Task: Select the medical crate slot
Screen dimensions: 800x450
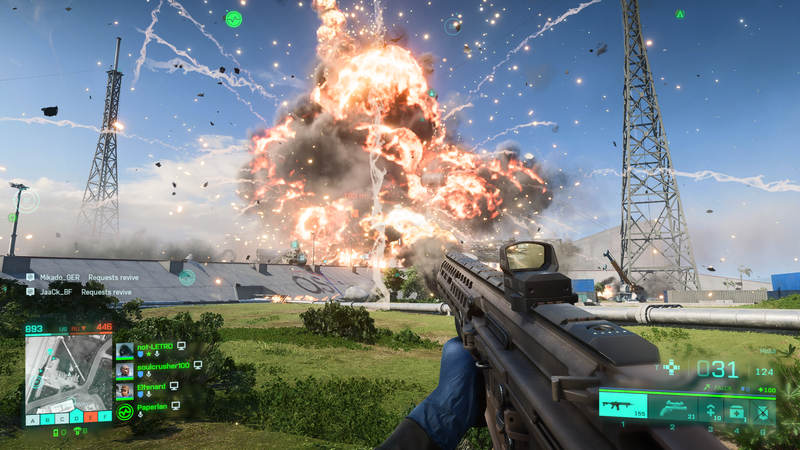Action: tap(737, 409)
